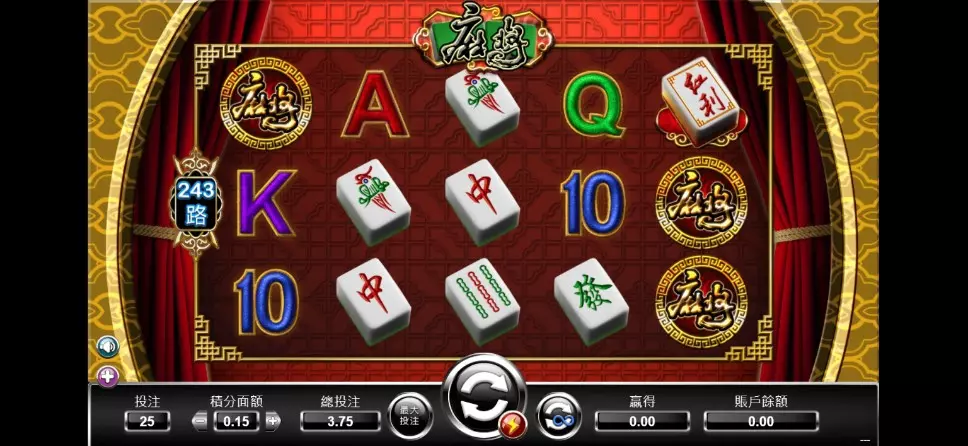Activate the red lightning turbo spin button
Screen dimensions: 968x446
pos(516,423)
